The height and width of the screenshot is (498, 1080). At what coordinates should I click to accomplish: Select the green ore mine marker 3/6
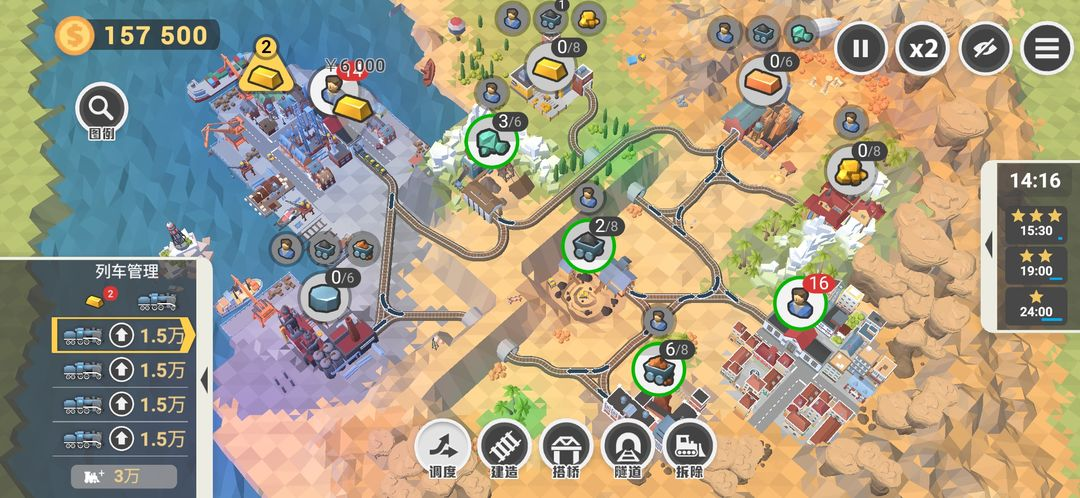pos(492,141)
